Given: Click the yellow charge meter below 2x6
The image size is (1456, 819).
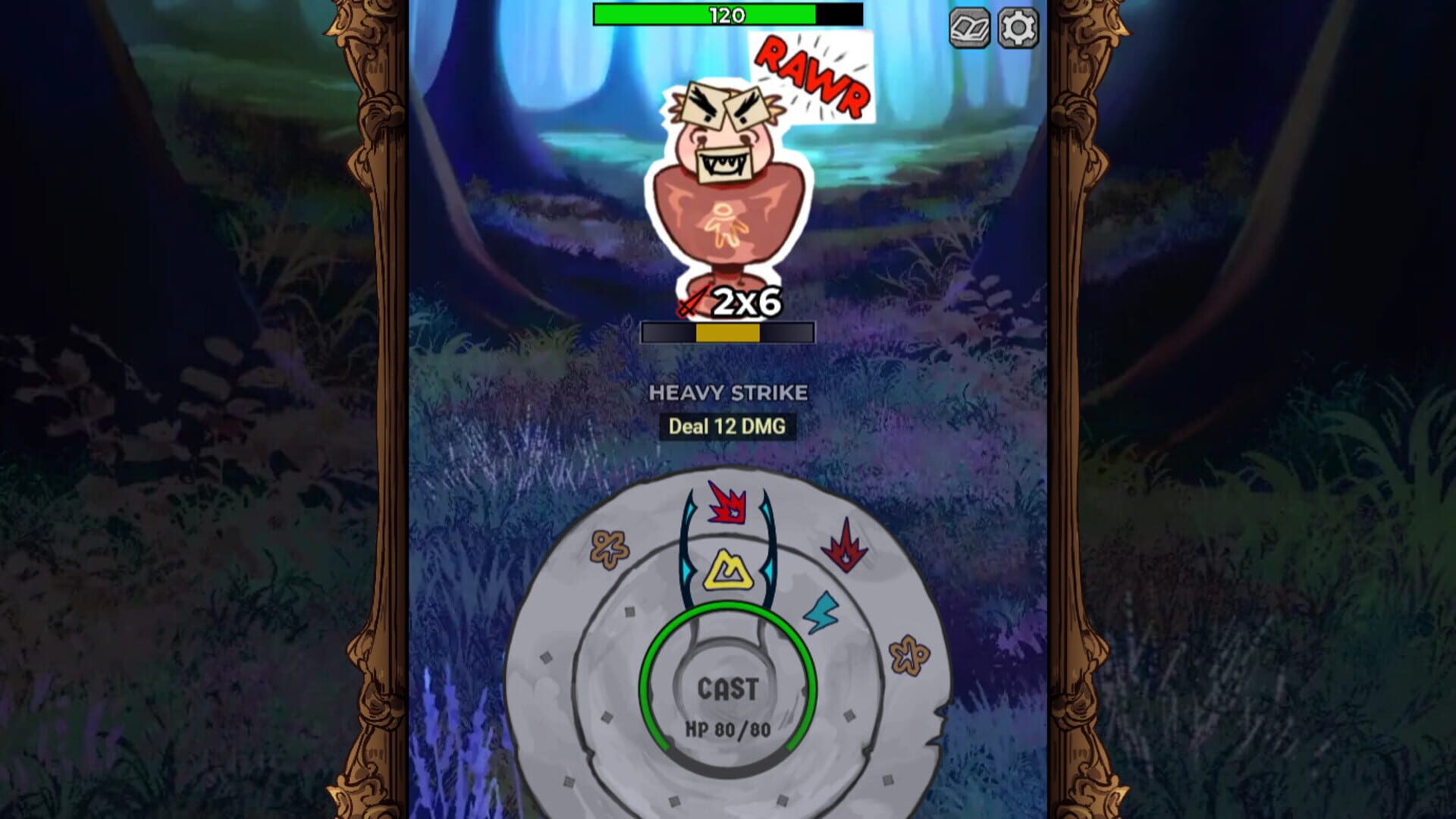Looking at the screenshot, I should 727,334.
